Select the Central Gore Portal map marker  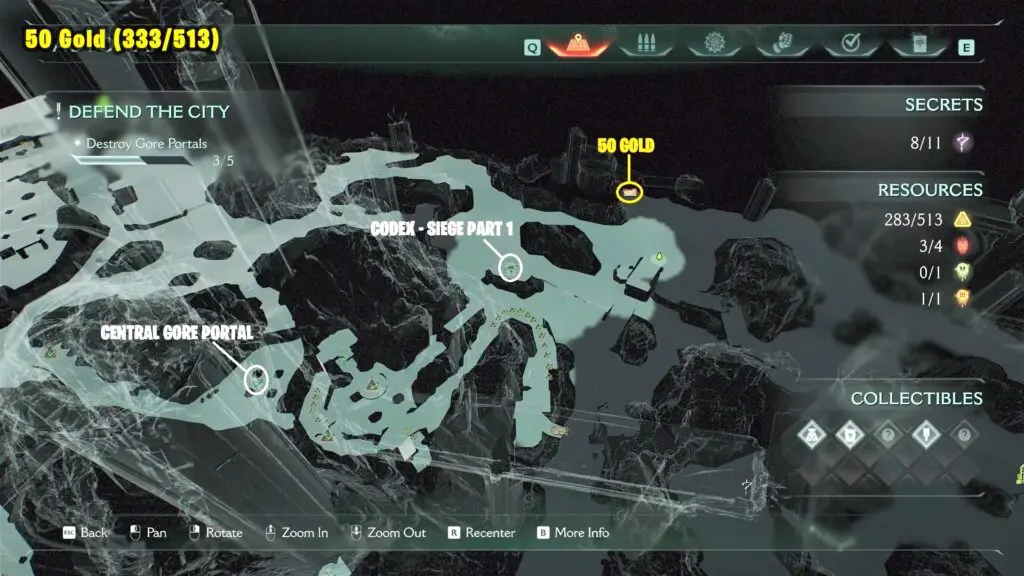click(x=257, y=379)
